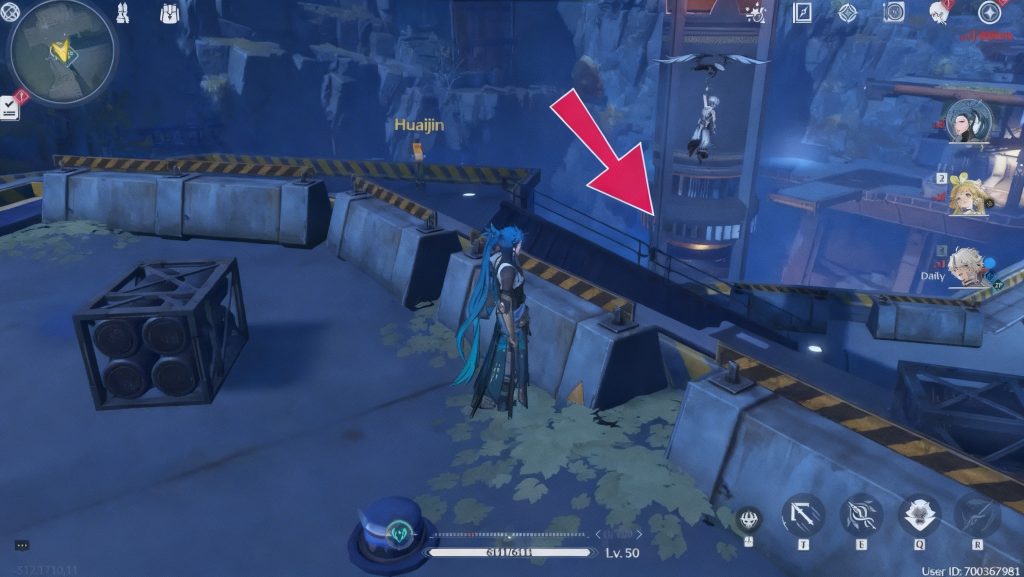Click the twin-figure icon beside the minimap
1024x577 pixels.
click(x=123, y=13)
